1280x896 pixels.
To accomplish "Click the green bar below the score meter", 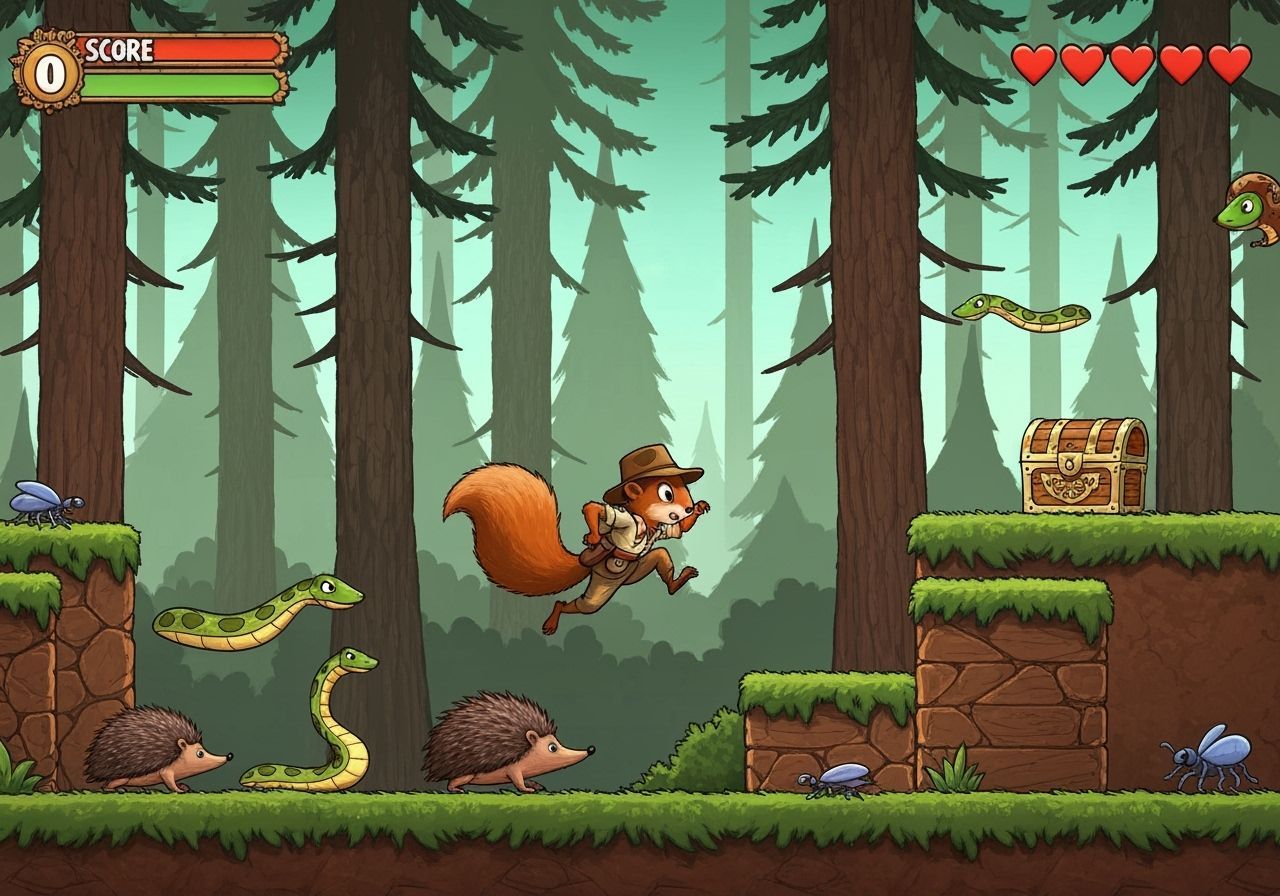I will pyautogui.click(x=180, y=84).
